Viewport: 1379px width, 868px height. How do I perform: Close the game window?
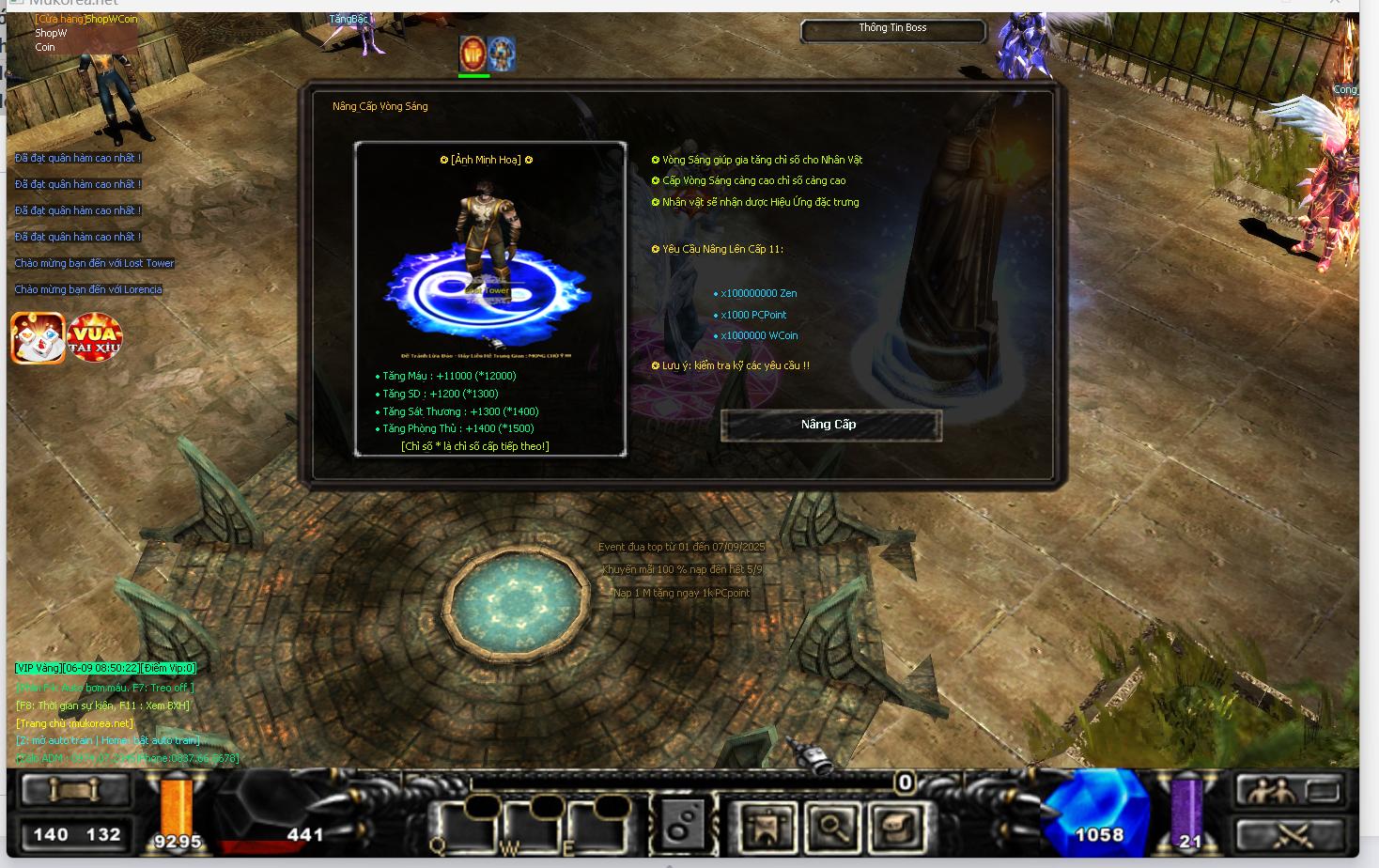[1335, 3]
